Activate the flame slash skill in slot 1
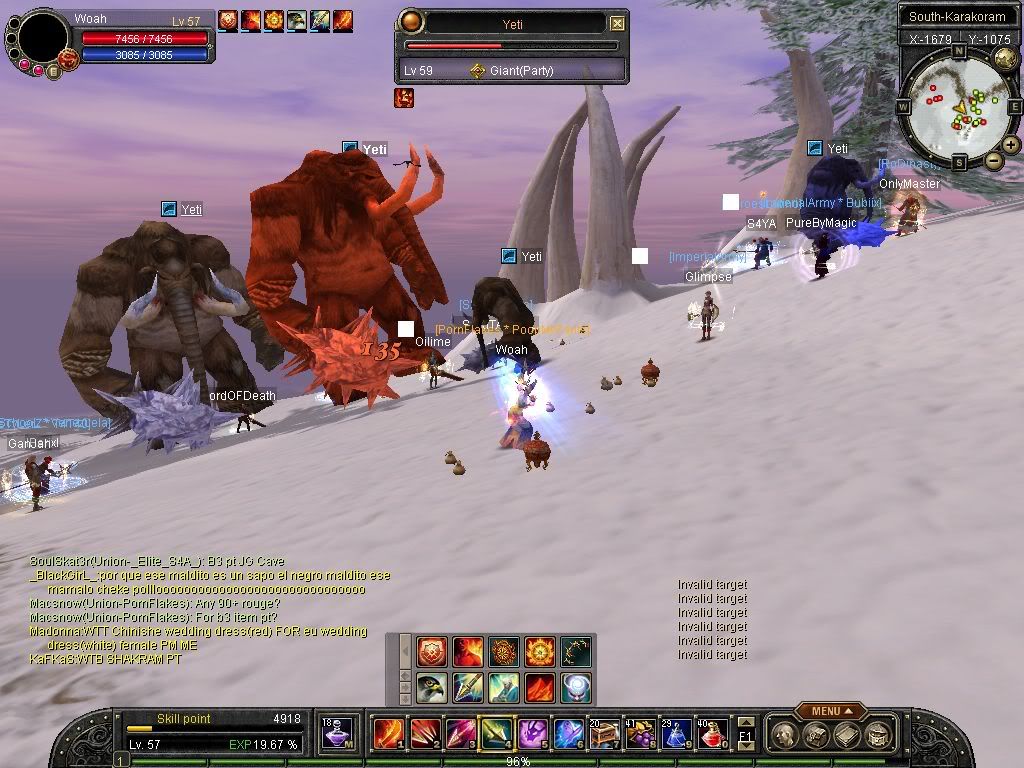The width and height of the screenshot is (1024, 768). pos(388,735)
